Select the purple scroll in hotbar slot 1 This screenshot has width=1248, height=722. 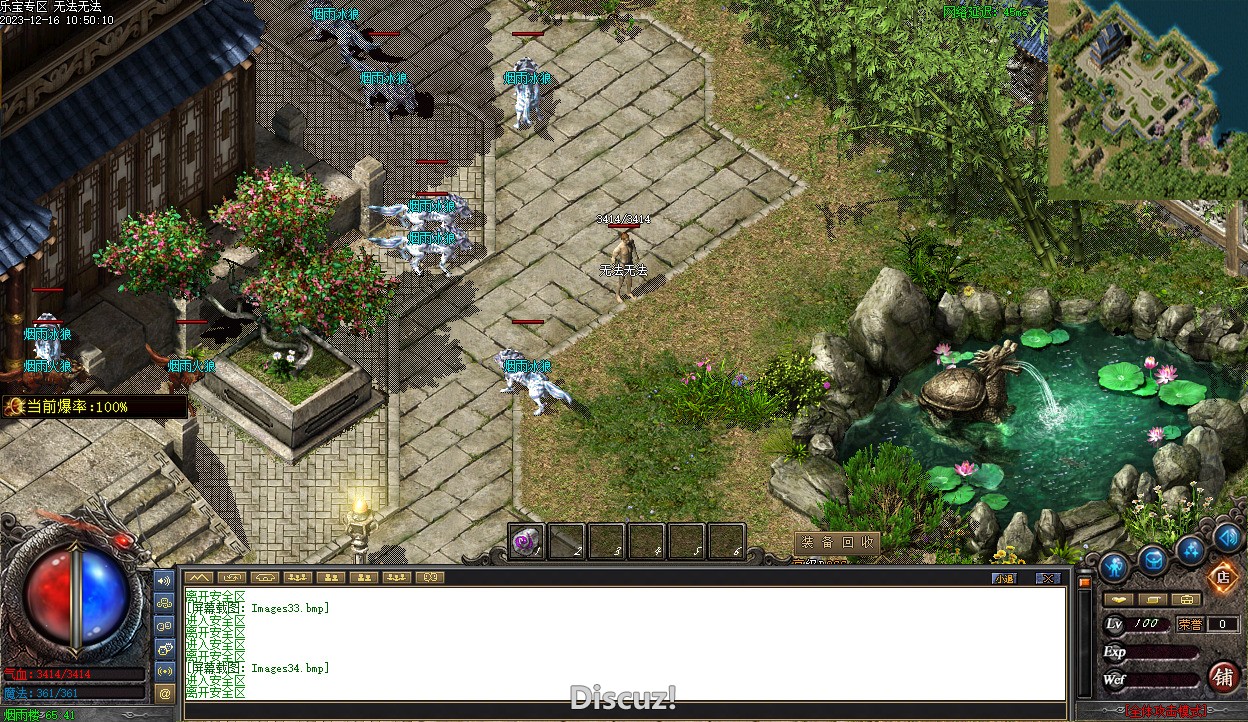pyautogui.click(x=526, y=542)
